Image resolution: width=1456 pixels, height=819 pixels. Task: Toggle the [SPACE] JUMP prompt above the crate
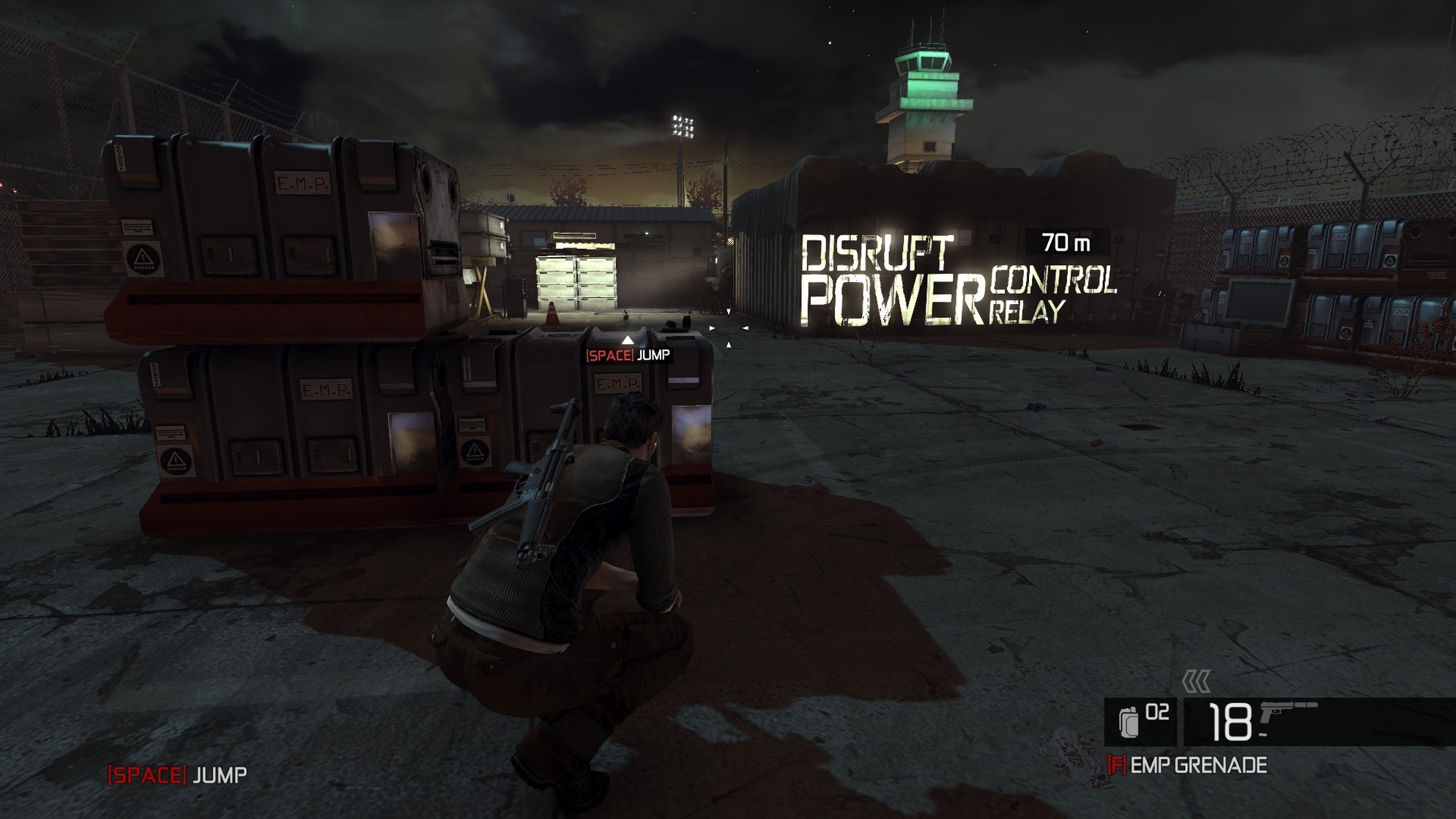coord(628,357)
